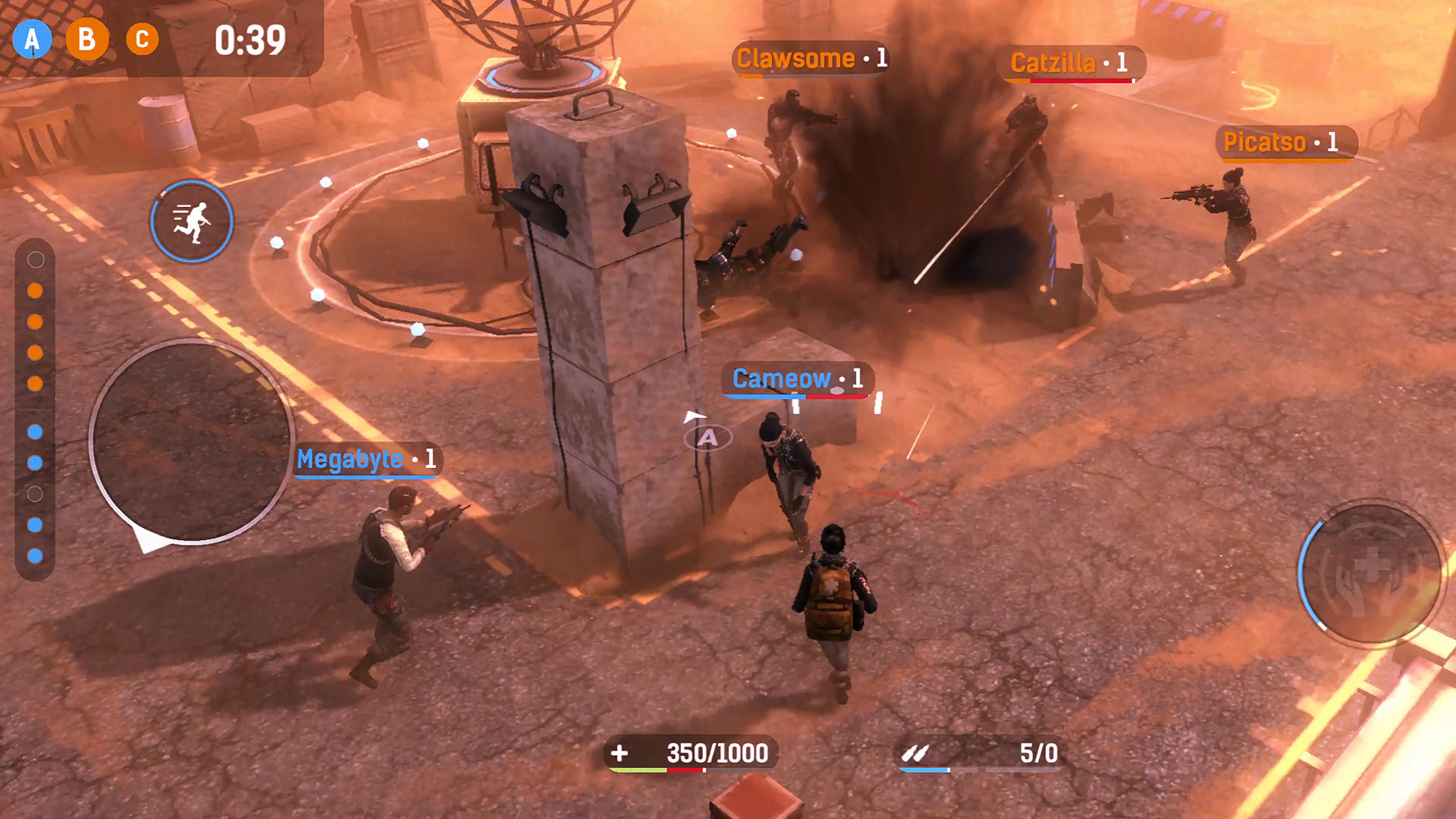1456x819 pixels.
Task: Activate the healing hands ability
Action: click(1370, 573)
